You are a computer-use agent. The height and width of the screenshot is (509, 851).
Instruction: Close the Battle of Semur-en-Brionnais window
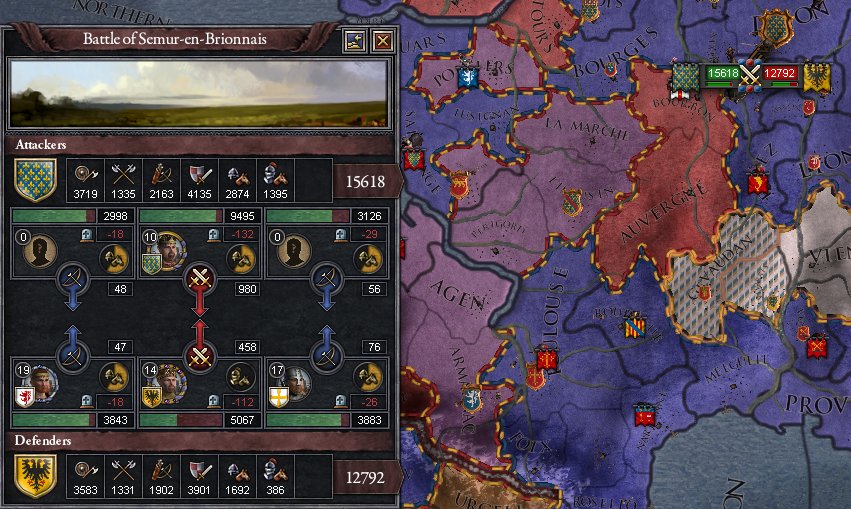382,41
